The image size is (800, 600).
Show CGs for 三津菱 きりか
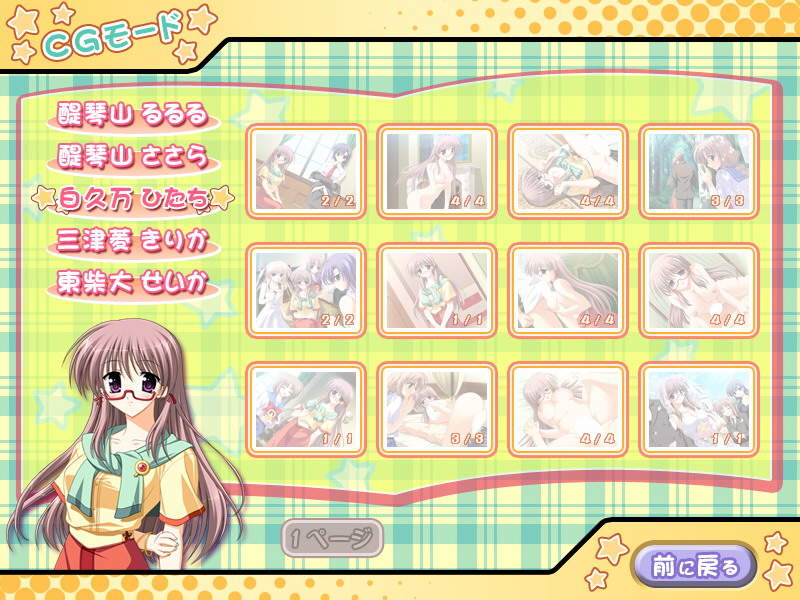click(132, 242)
